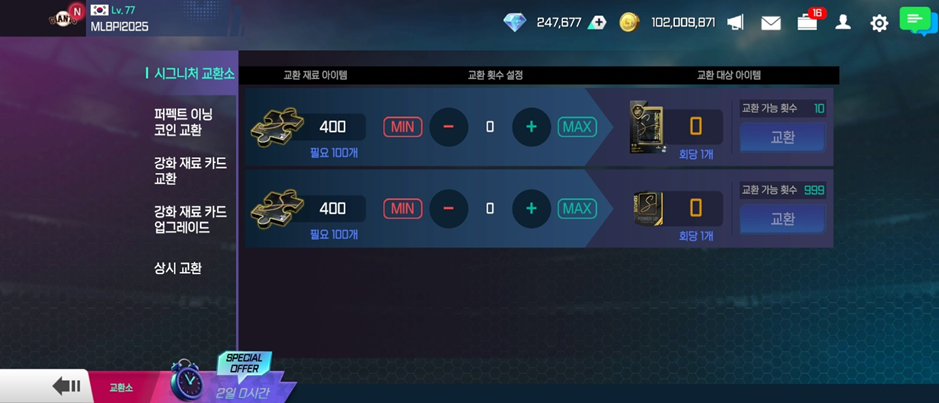Set MAX in the row limited to 10 exchanges

577,127
